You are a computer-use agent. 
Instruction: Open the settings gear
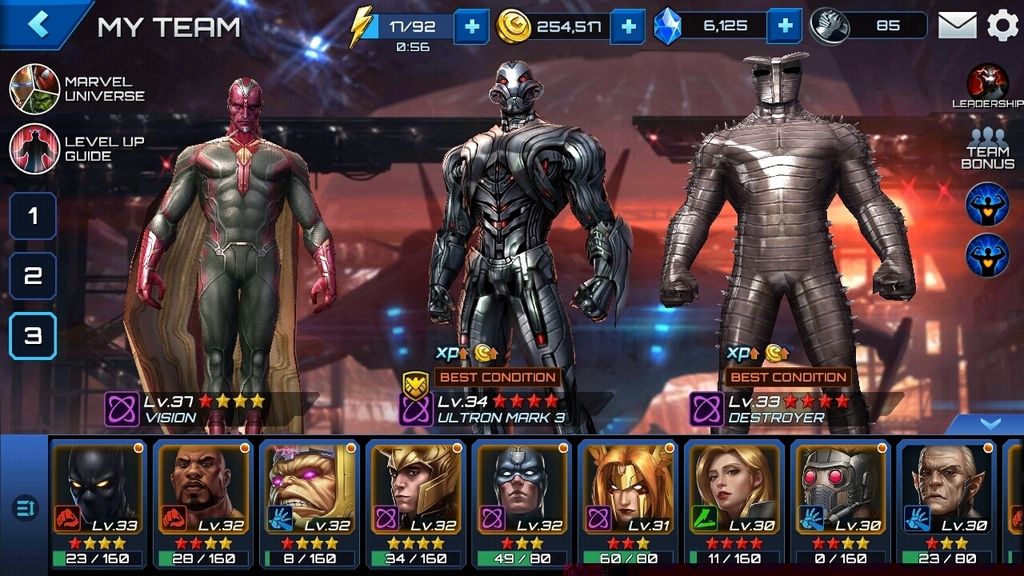tap(1002, 25)
